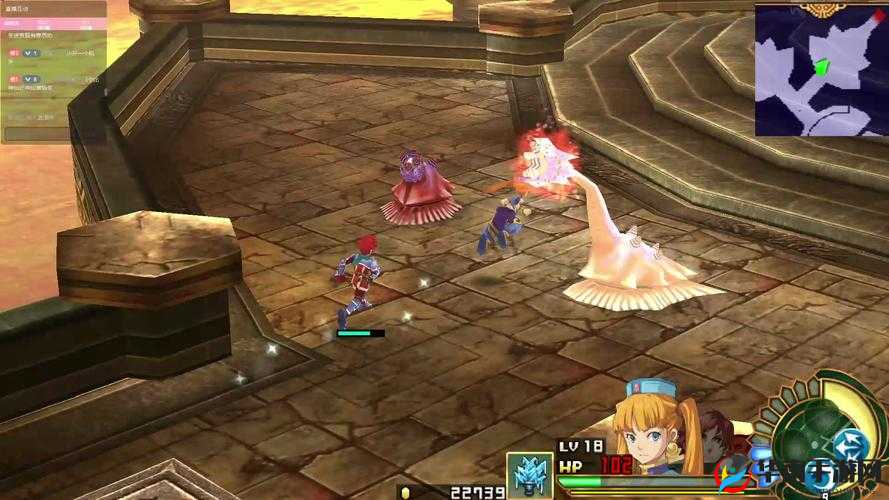Viewport: 889px width, 500px height.
Task: Select the blue crystal item slot
Action: tap(529, 475)
